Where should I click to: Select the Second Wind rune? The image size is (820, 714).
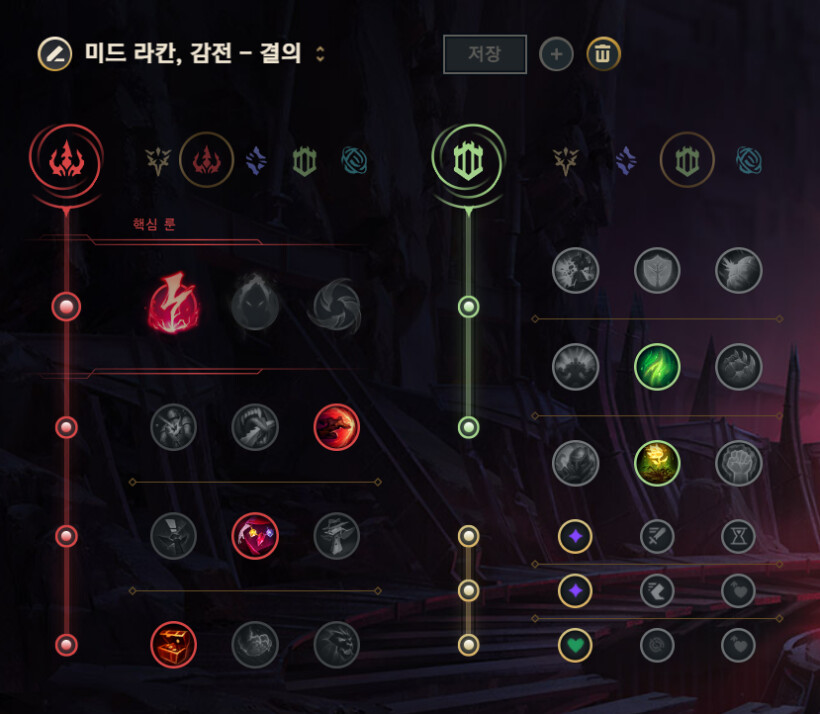tap(657, 367)
